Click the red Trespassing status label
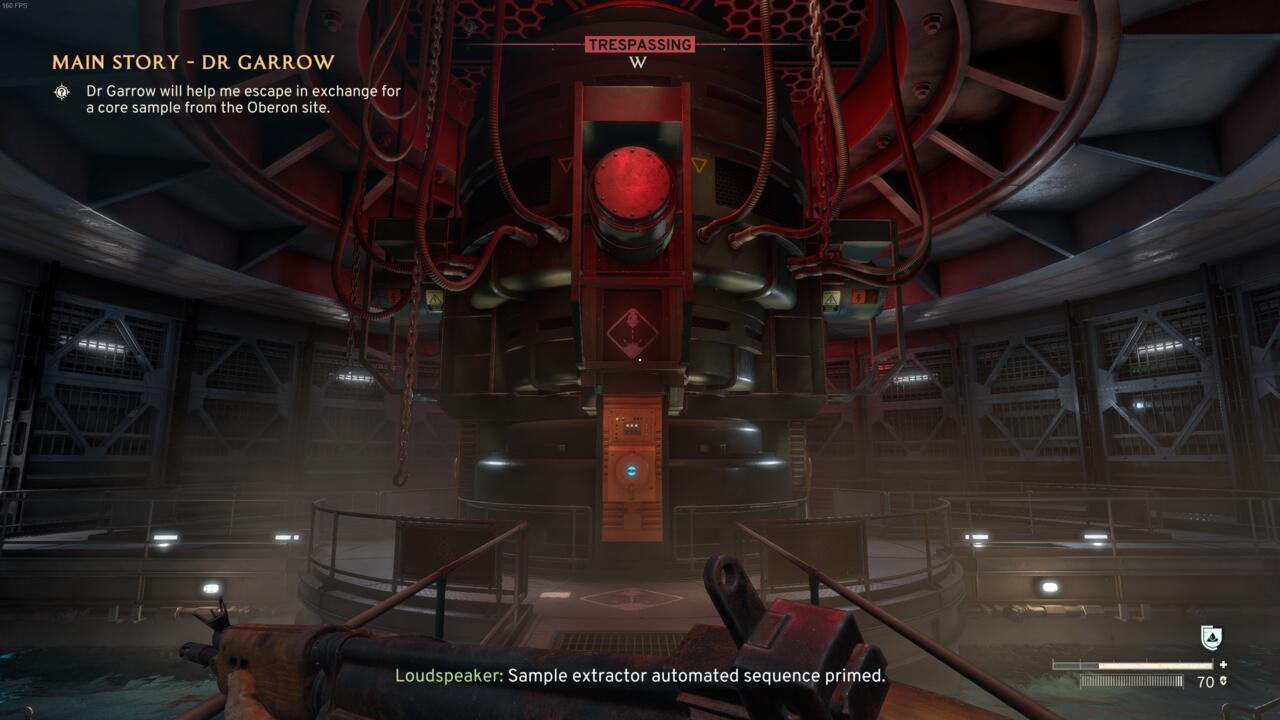Viewport: 1280px width, 720px height. [x=639, y=44]
